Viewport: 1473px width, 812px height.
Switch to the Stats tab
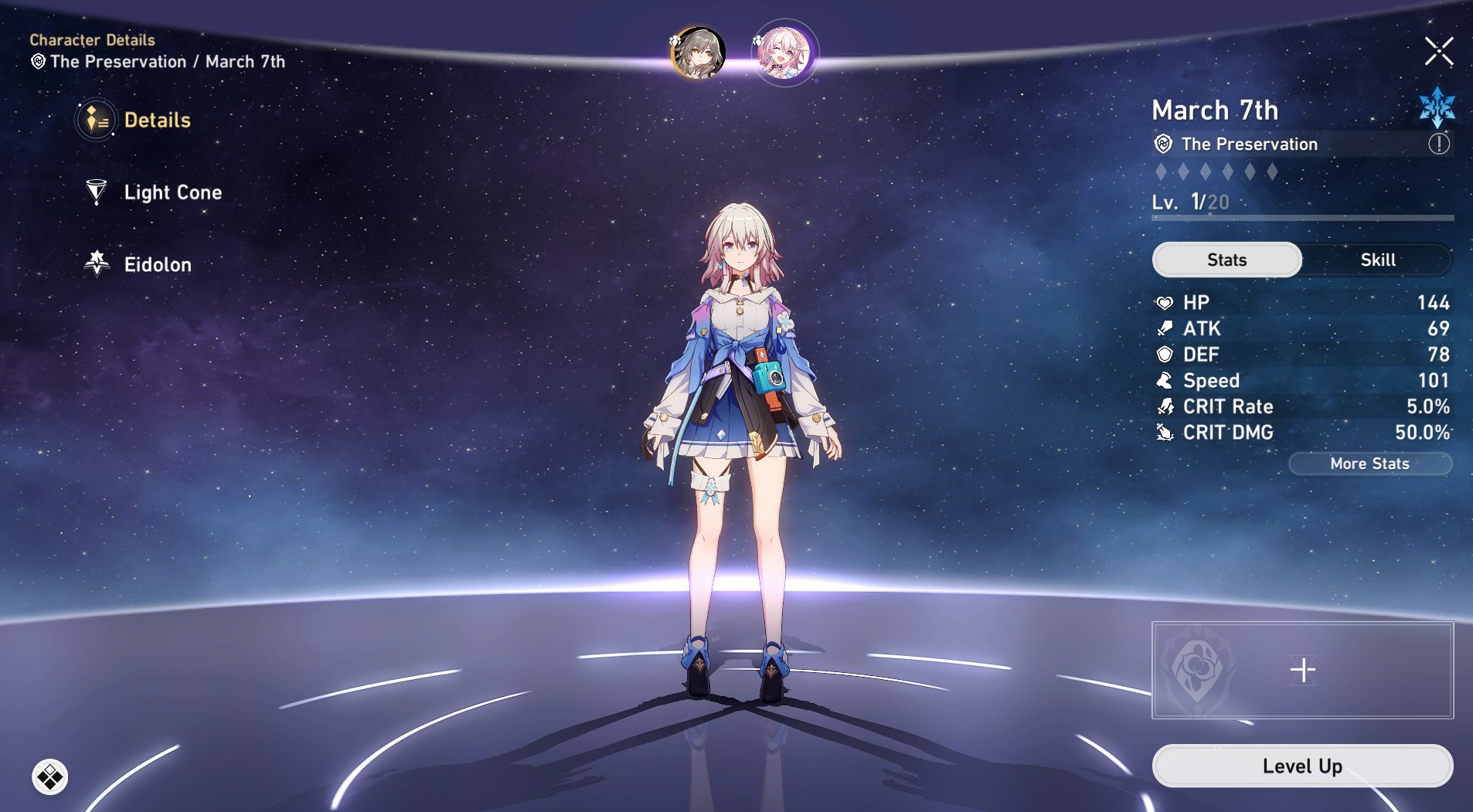pyautogui.click(x=1226, y=260)
